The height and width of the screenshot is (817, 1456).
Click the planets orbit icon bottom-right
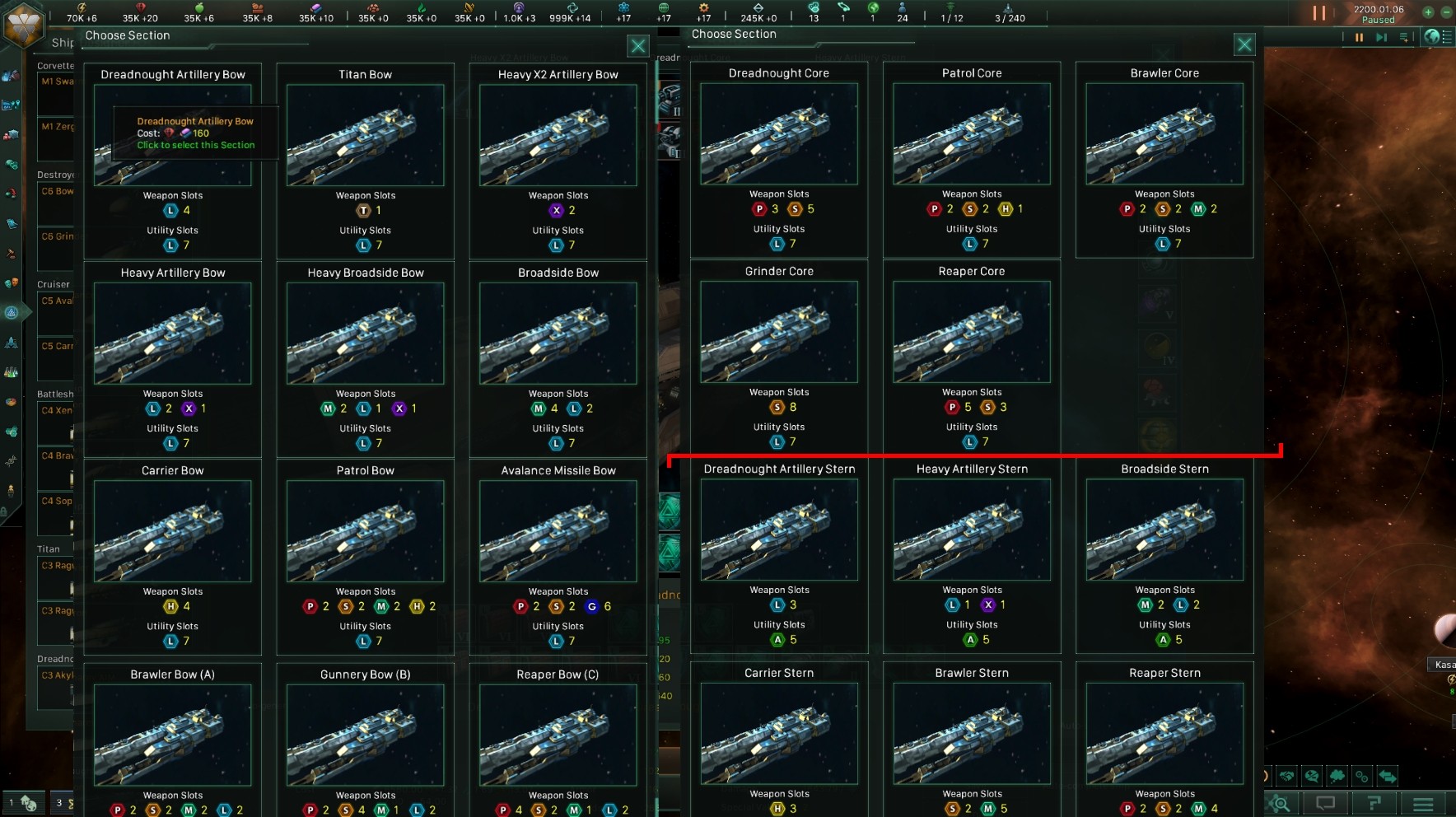pyautogui.click(x=1364, y=777)
